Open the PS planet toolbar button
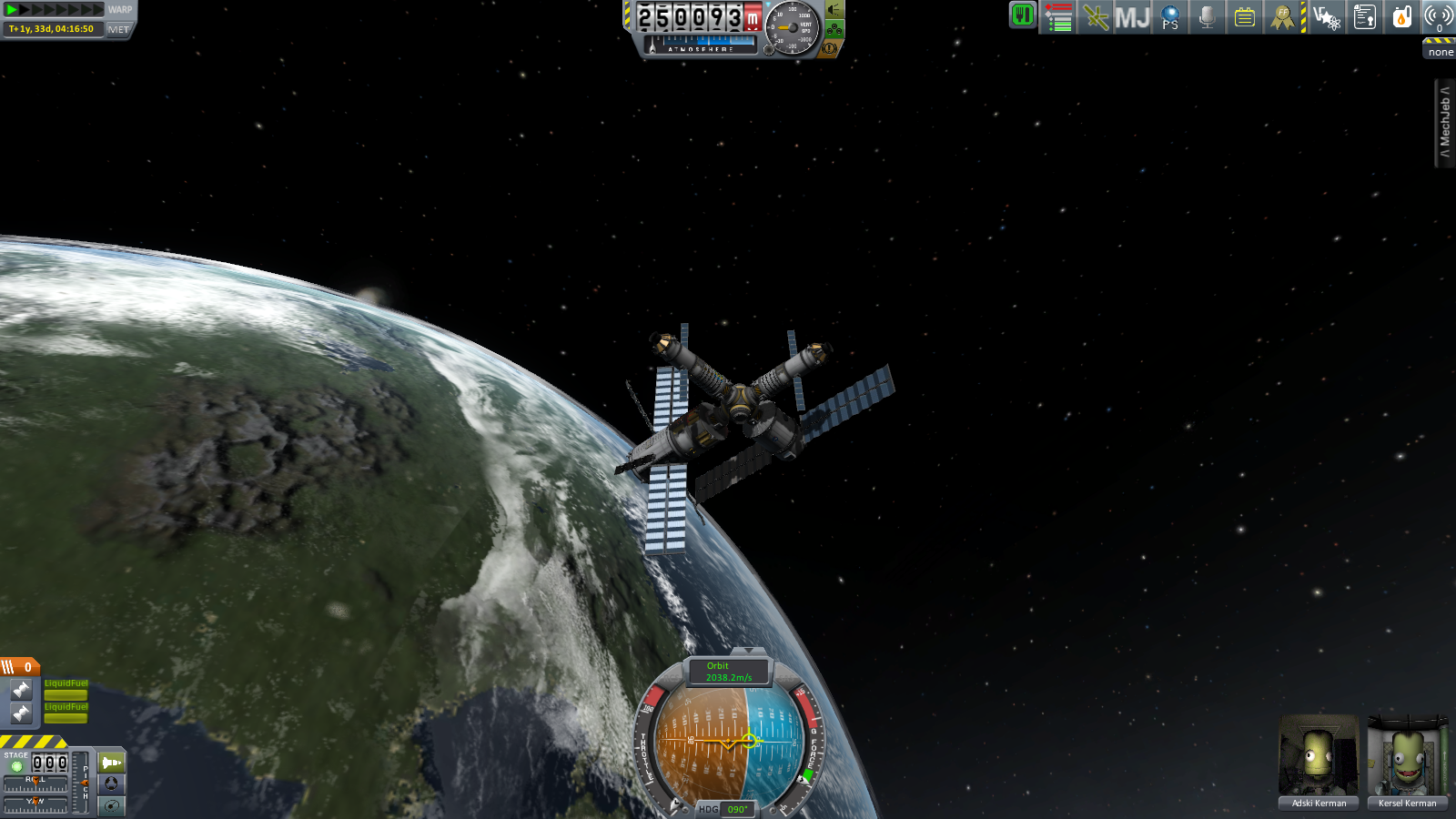 click(x=1170, y=17)
